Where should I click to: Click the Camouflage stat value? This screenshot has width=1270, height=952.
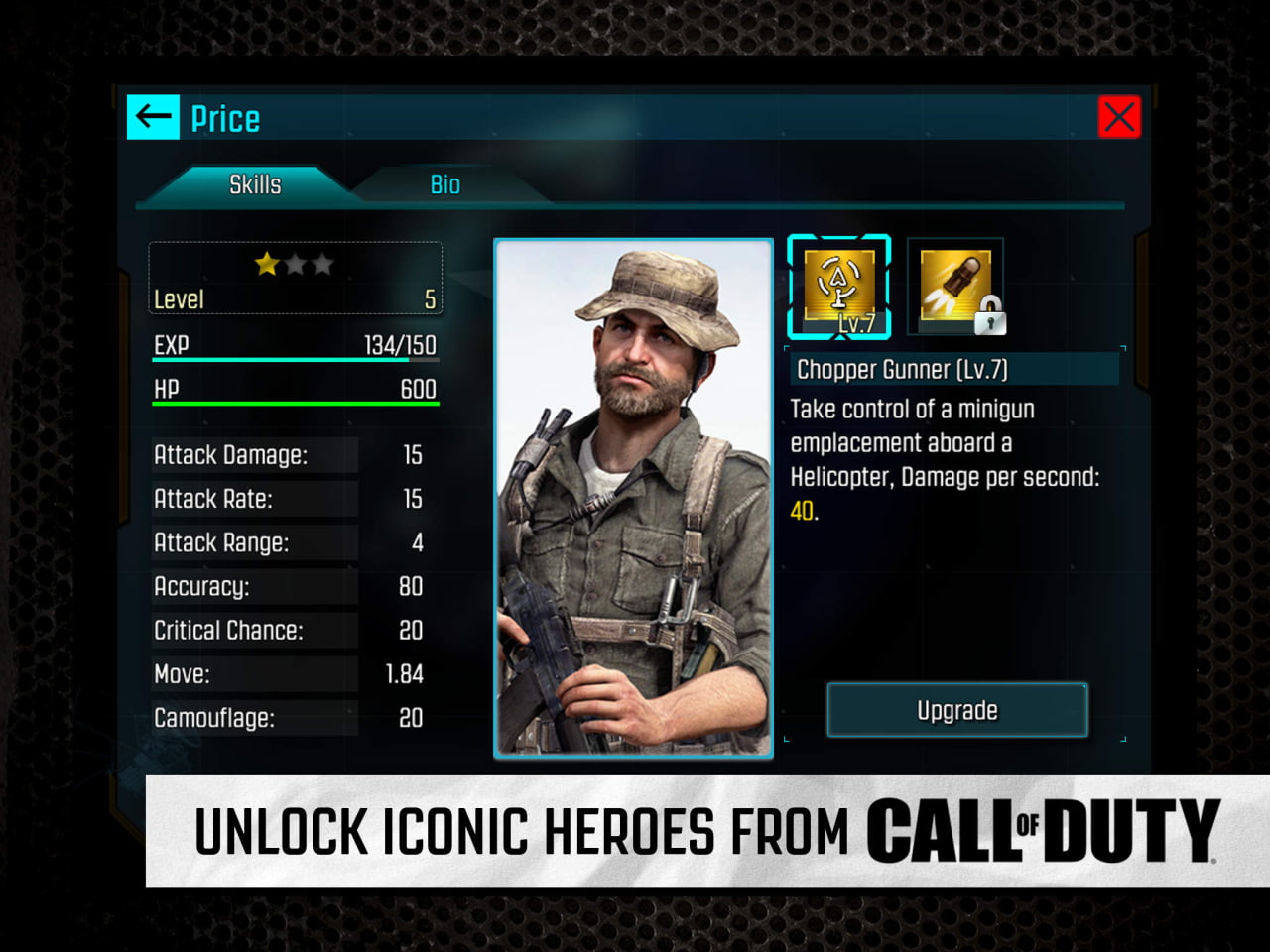(410, 718)
